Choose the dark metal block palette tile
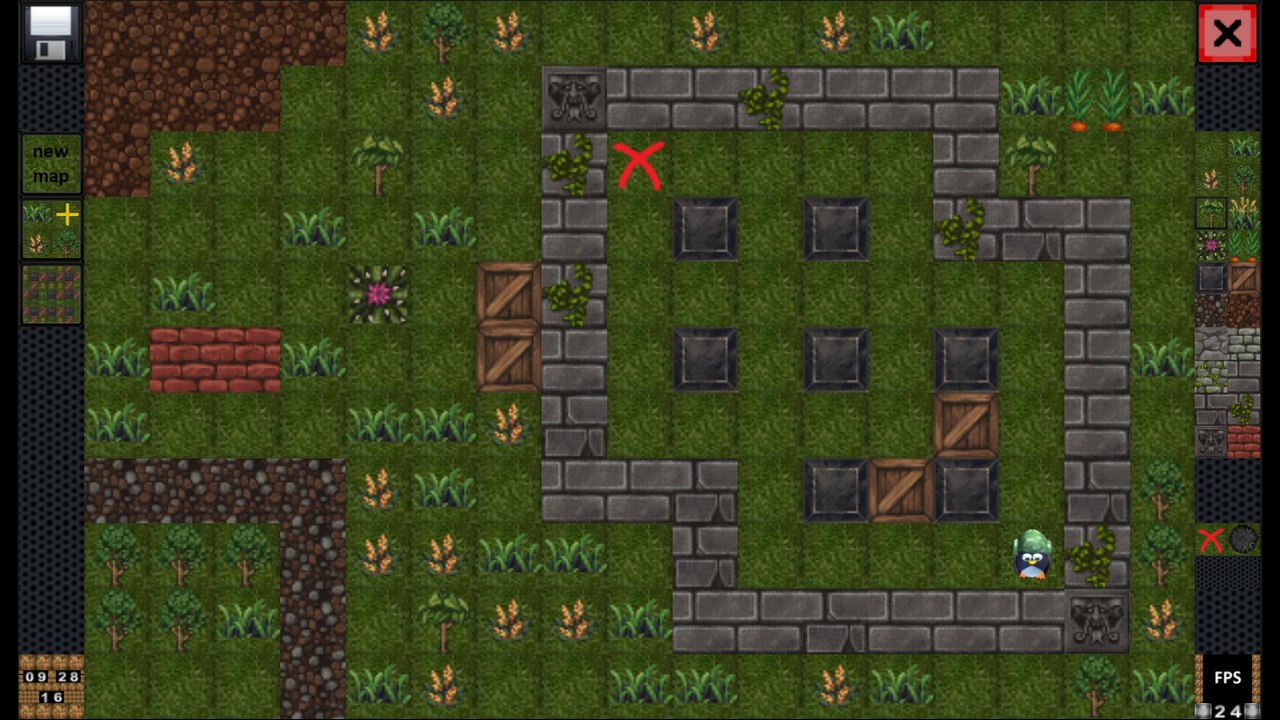Viewport: 1280px width, 720px height. (x=1211, y=278)
